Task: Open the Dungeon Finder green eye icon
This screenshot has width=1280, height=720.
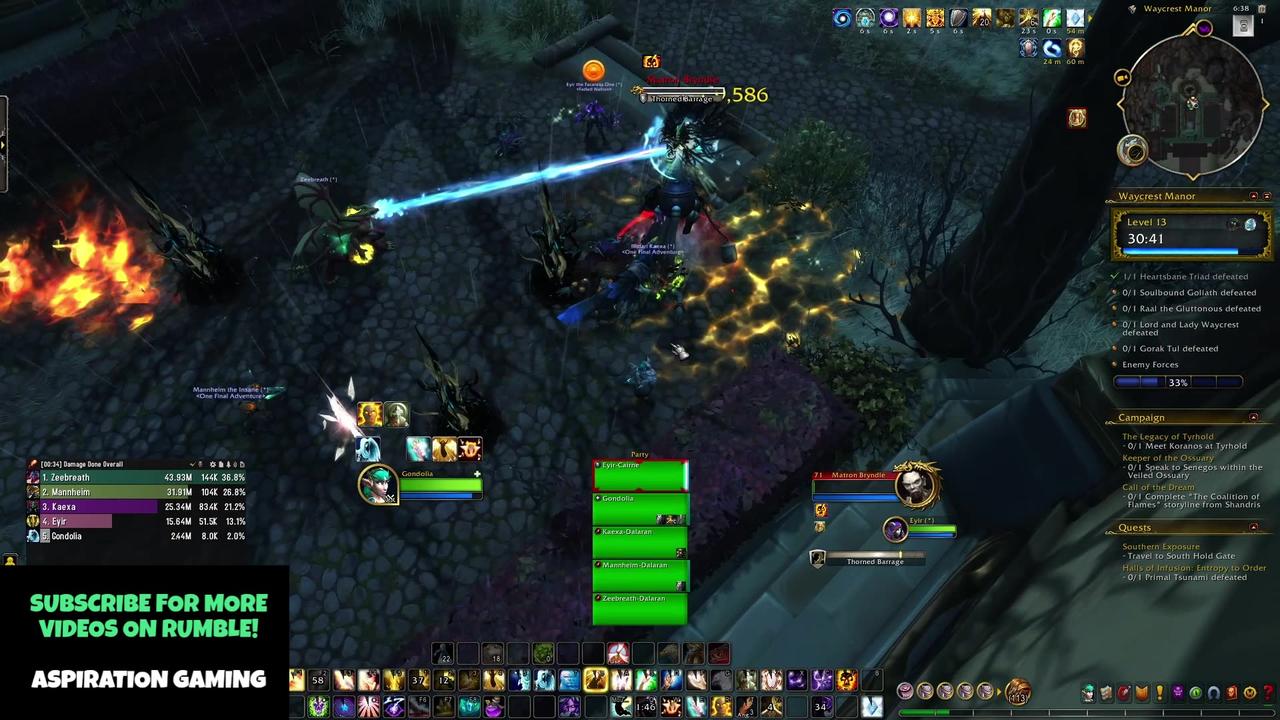Action: 1197,691
